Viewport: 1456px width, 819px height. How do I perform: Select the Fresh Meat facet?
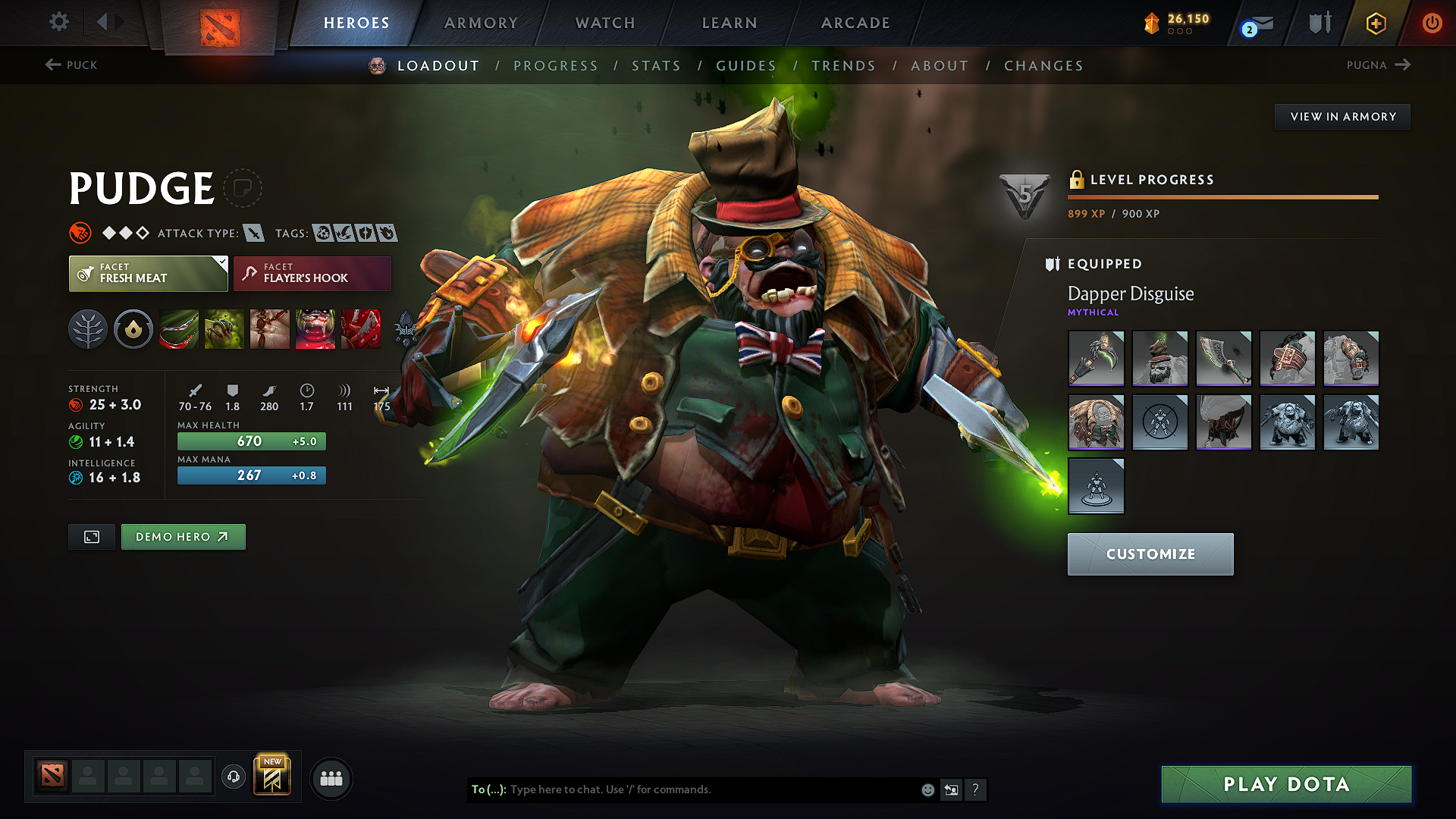148,273
